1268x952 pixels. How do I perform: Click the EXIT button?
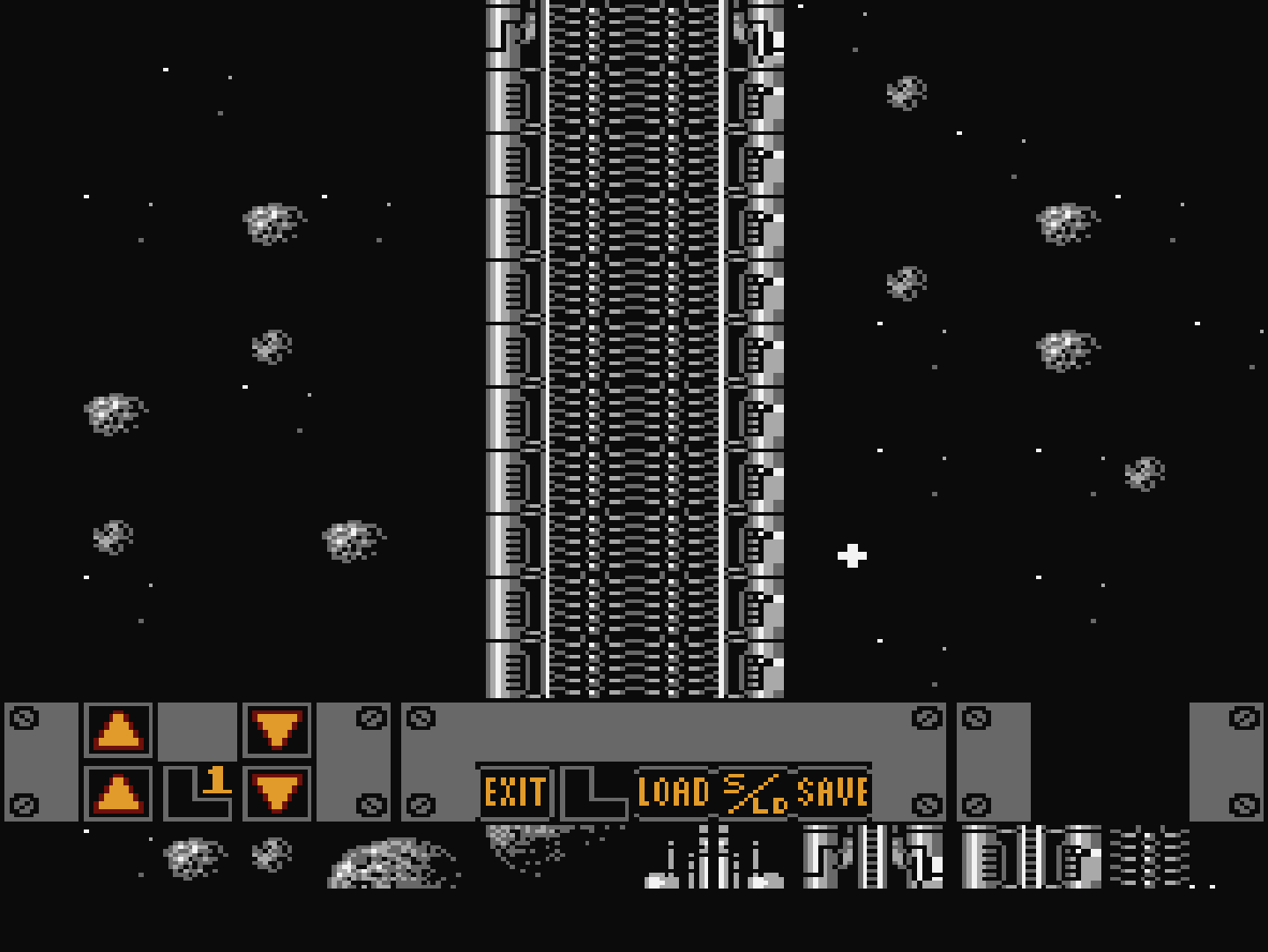click(515, 792)
